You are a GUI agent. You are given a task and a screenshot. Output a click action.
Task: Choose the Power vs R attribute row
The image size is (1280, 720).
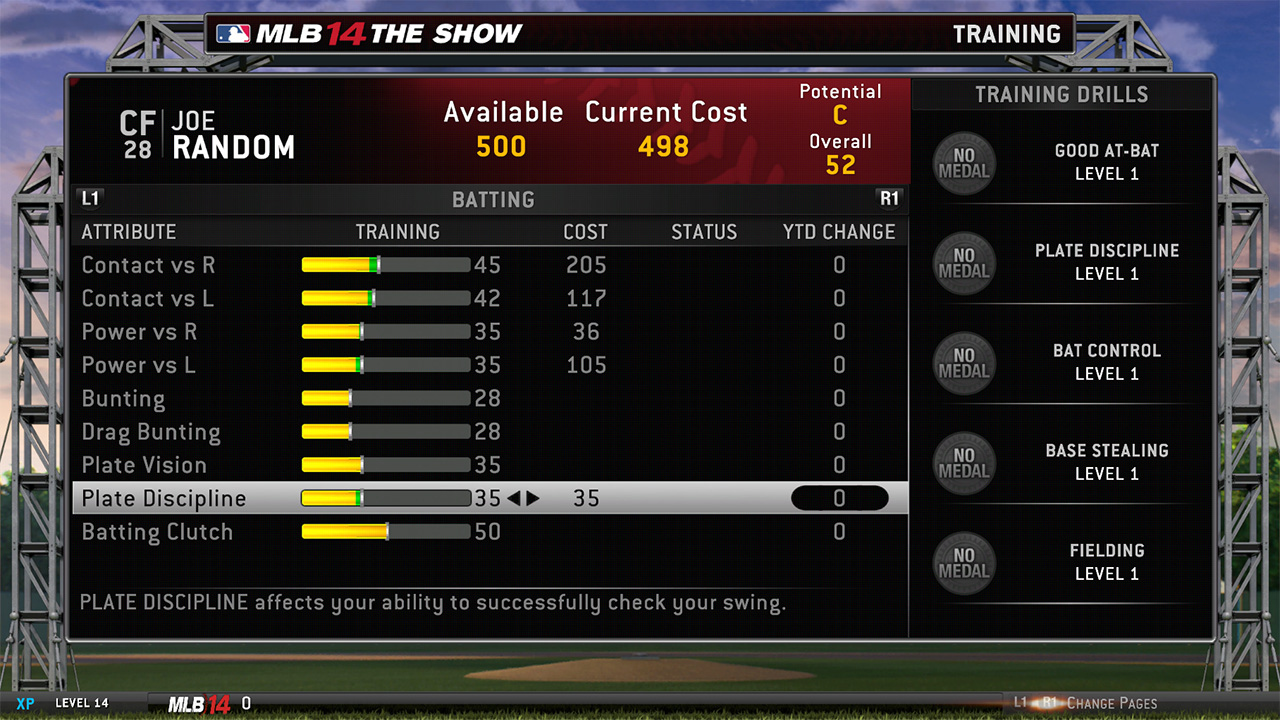140,332
